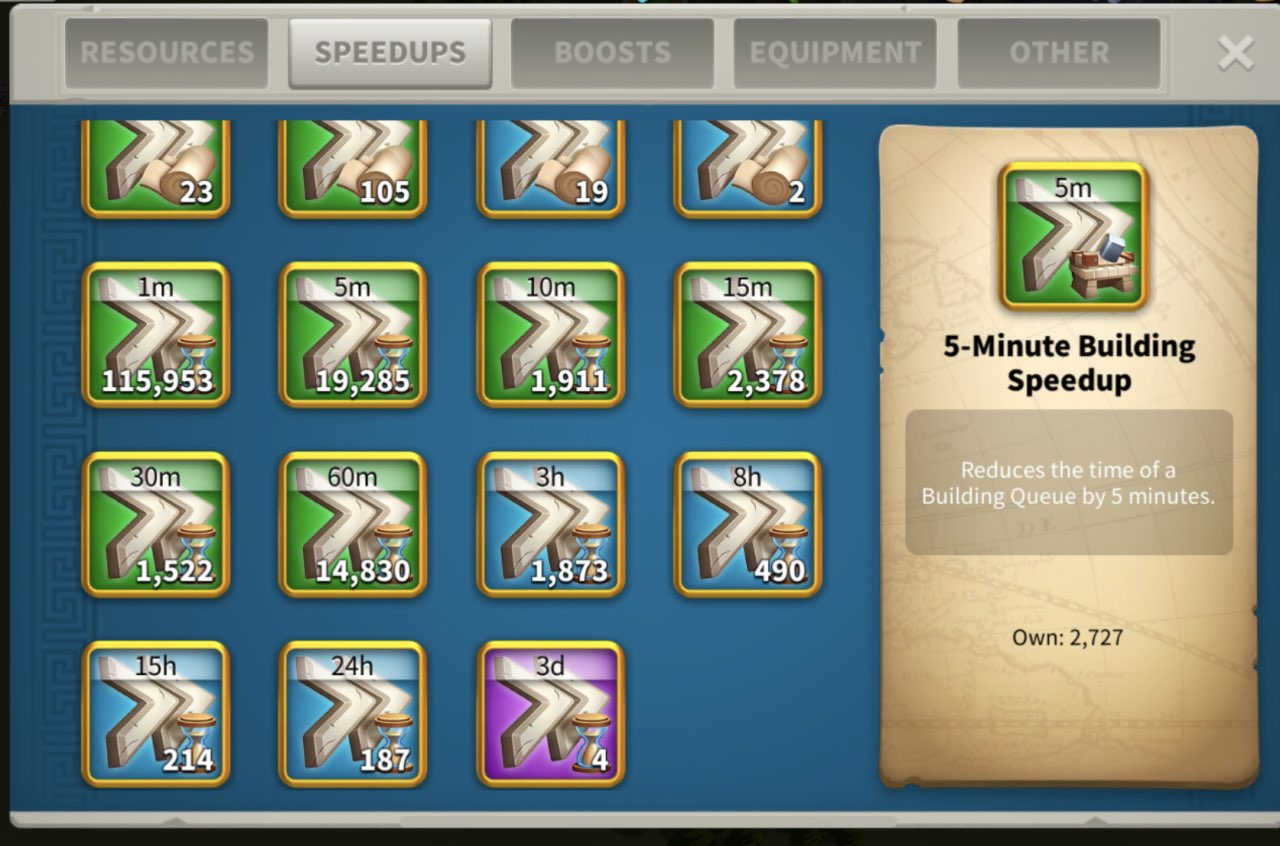Click the 30m speedup item
This screenshot has width=1280, height=846.
pos(156,525)
